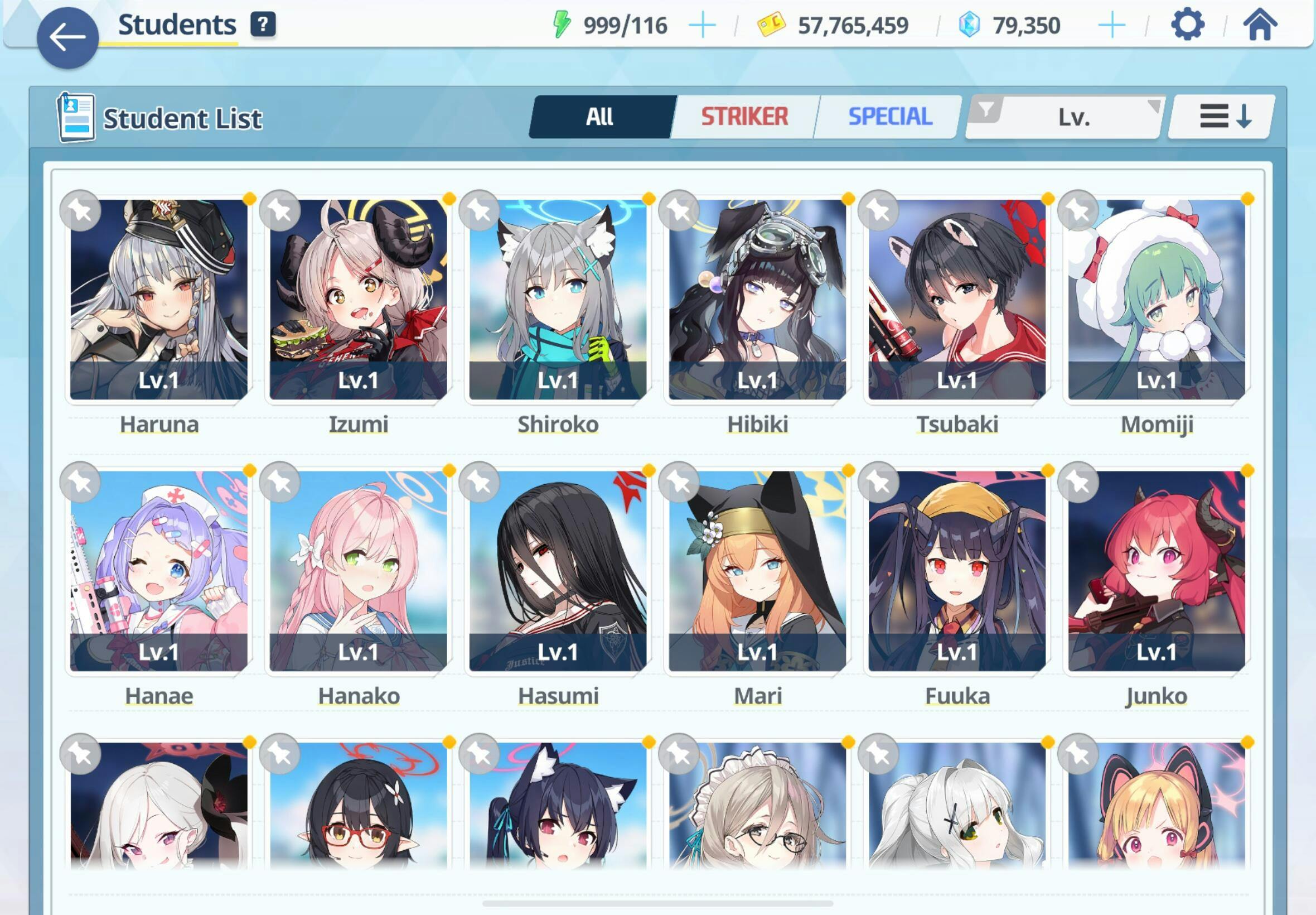This screenshot has width=1316, height=915.
Task: Switch to the SPECIAL tab
Action: pyautogui.click(x=890, y=117)
